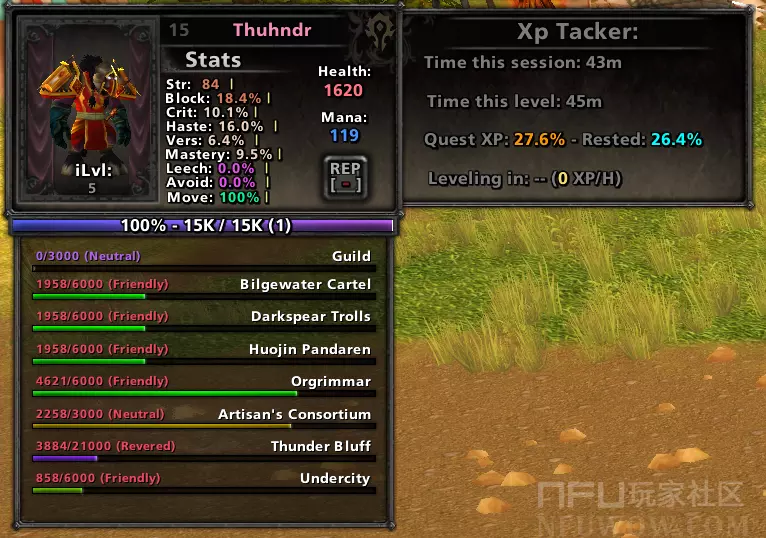Choose the Thunder Bluff reputation row

[x=203, y=452]
